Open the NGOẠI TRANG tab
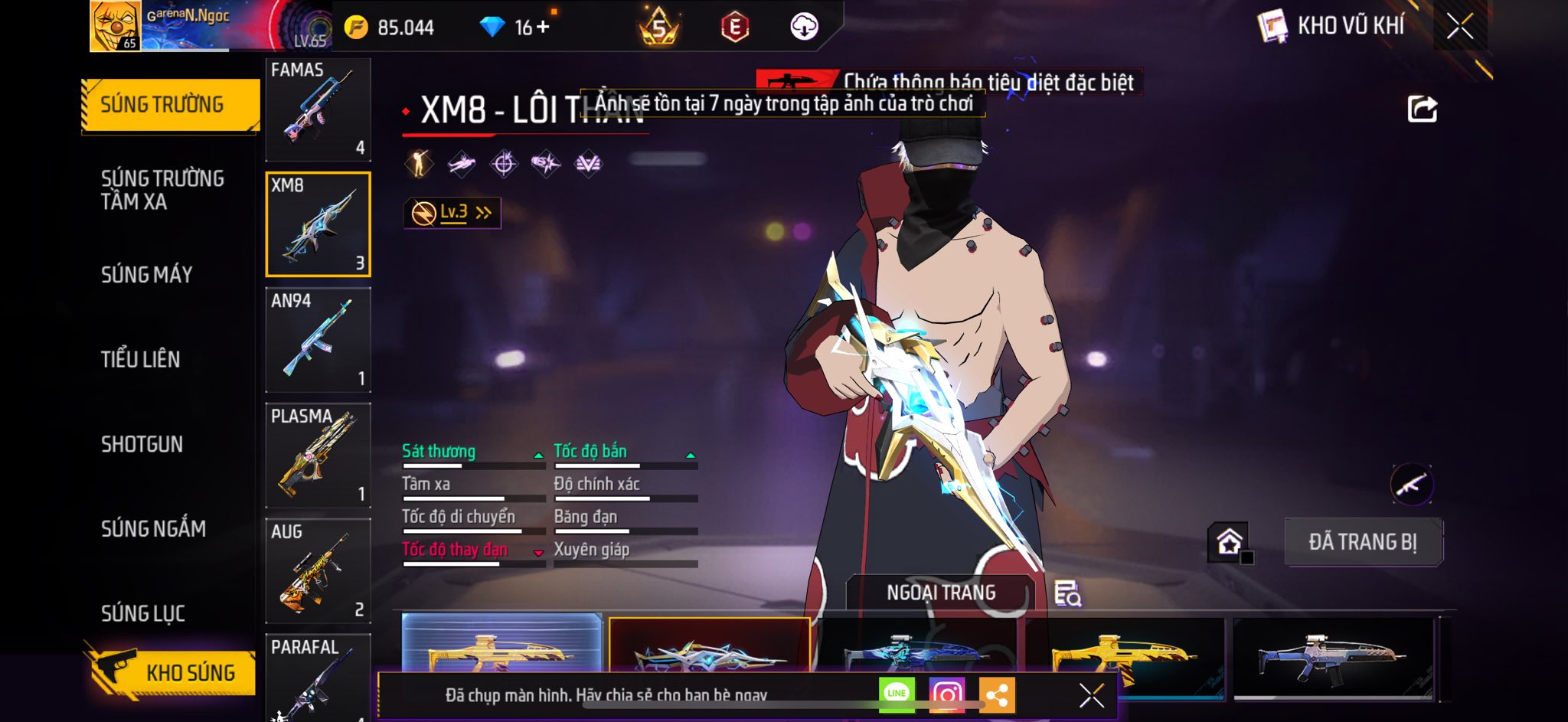 coord(941,593)
